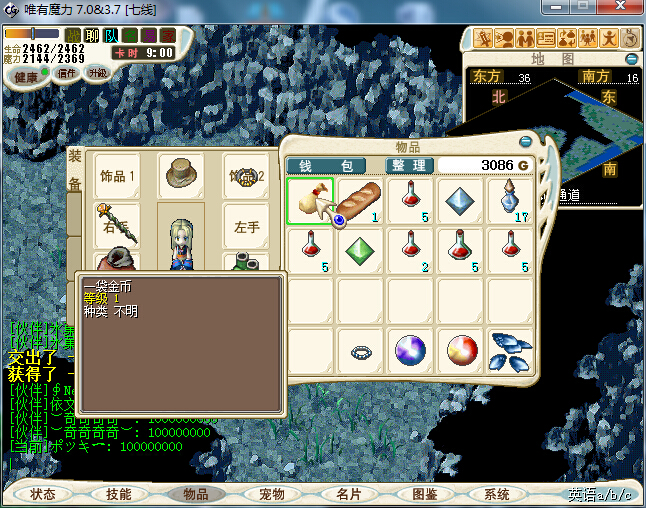Open the 信件 mail button
The height and width of the screenshot is (508, 646).
tap(66, 73)
